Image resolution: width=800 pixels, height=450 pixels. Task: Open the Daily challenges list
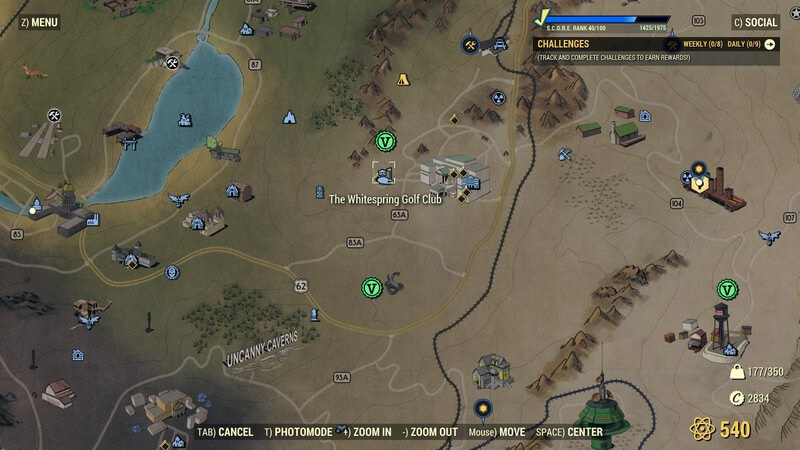pos(743,45)
